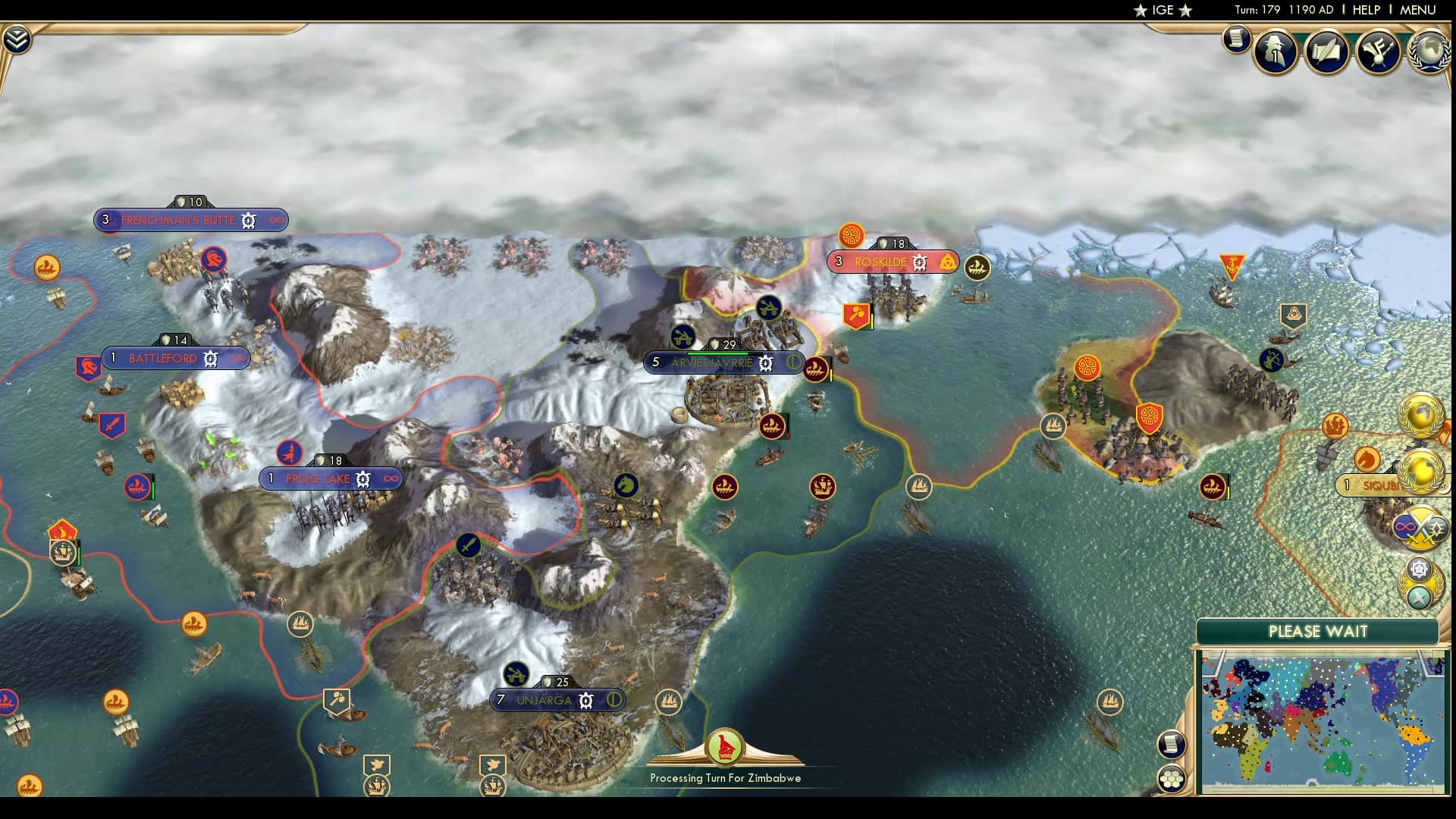
Task: Open the social policies scroll-and-quill icon
Action: [1326, 51]
